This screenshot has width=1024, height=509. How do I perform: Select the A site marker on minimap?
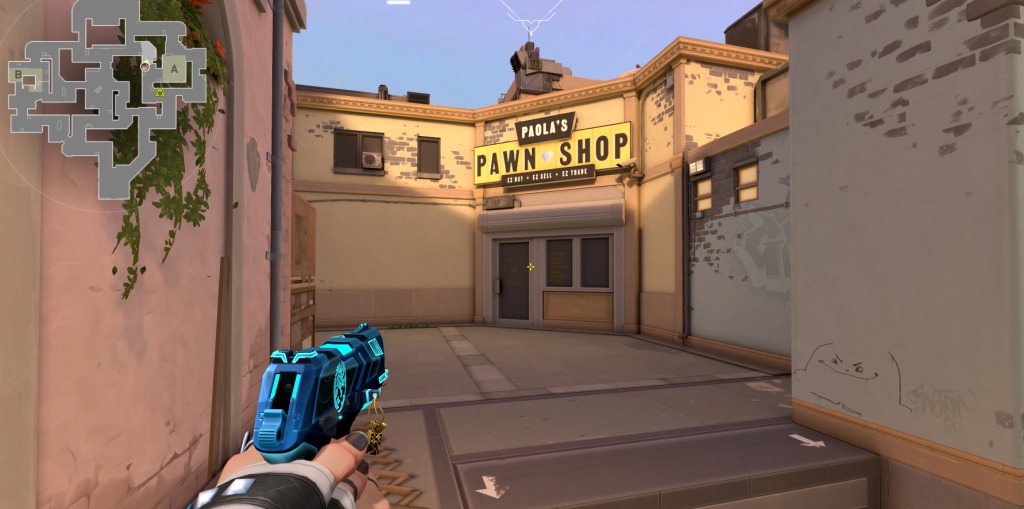coord(175,69)
